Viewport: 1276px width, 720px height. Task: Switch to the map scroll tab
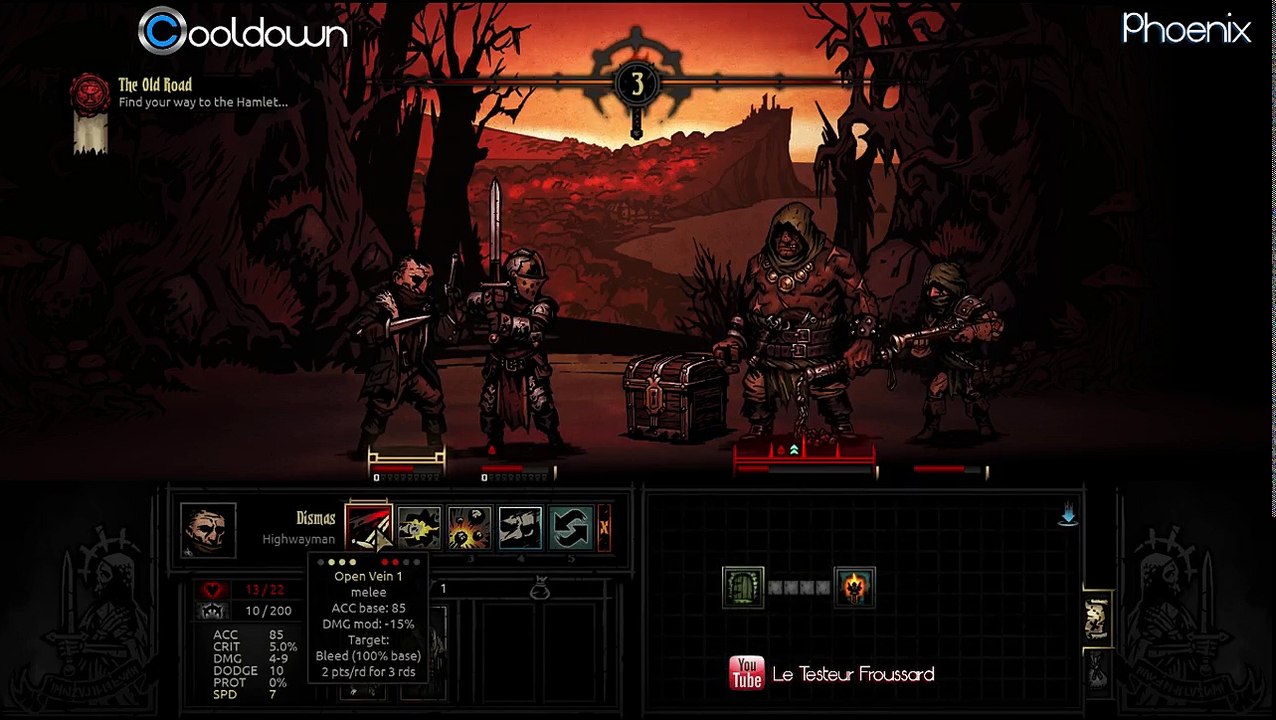pyautogui.click(x=1096, y=619)
